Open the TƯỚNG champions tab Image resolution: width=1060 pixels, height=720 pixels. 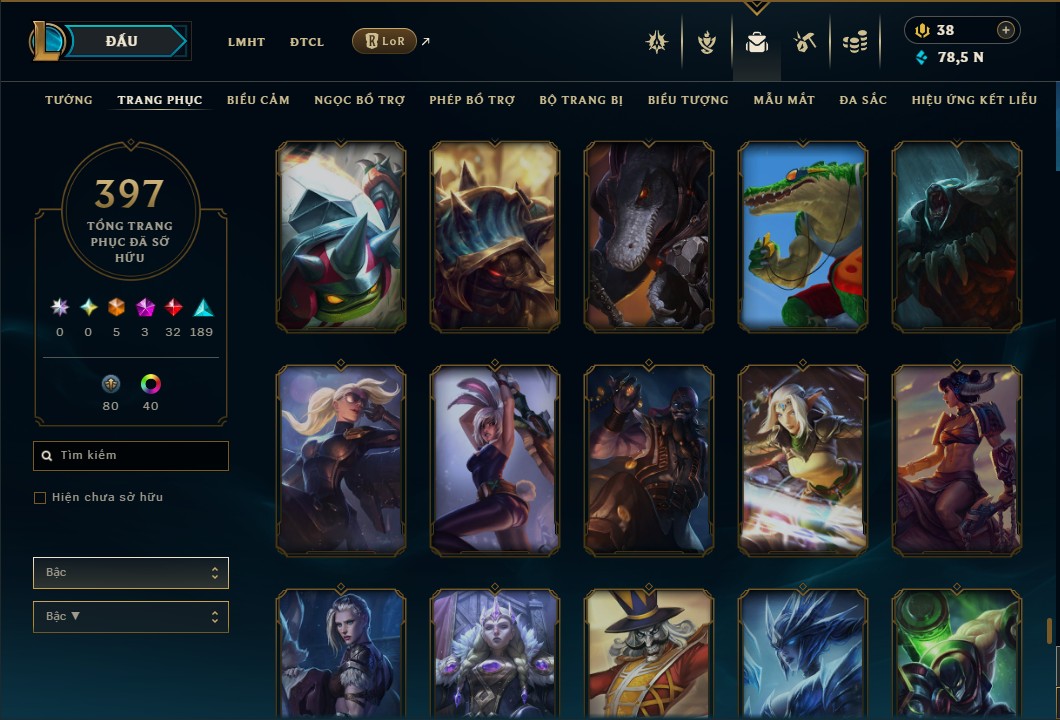pyautogui.click(x=69, y=100)
